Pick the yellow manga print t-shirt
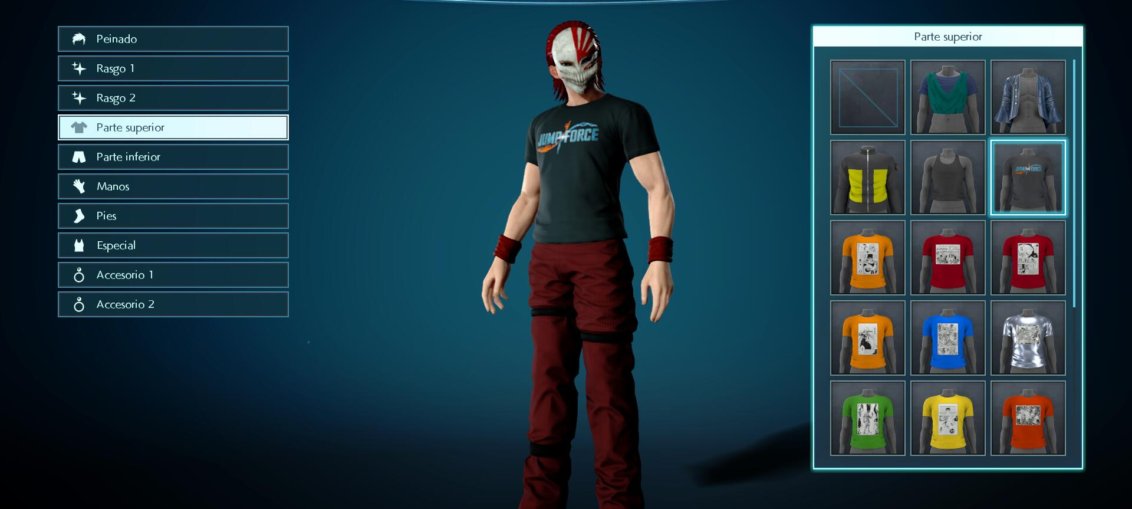Screen dimensions: 1132x509 tap(948, 417)
